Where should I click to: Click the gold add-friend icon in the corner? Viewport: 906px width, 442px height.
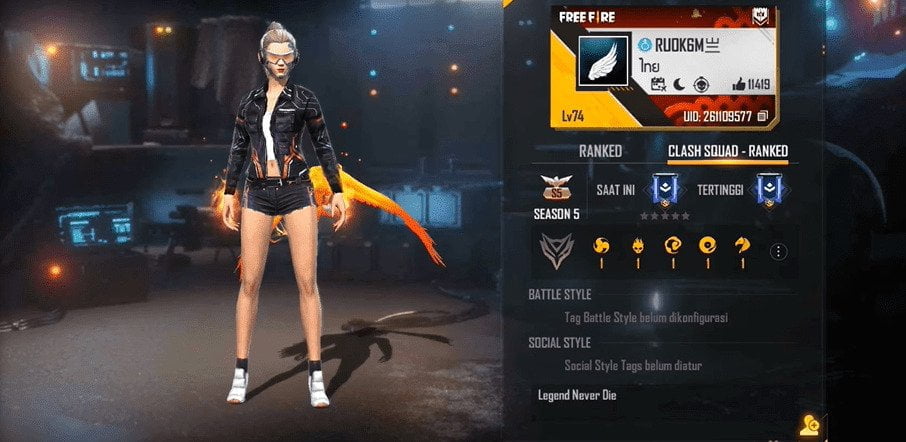[x=808, y=425]
